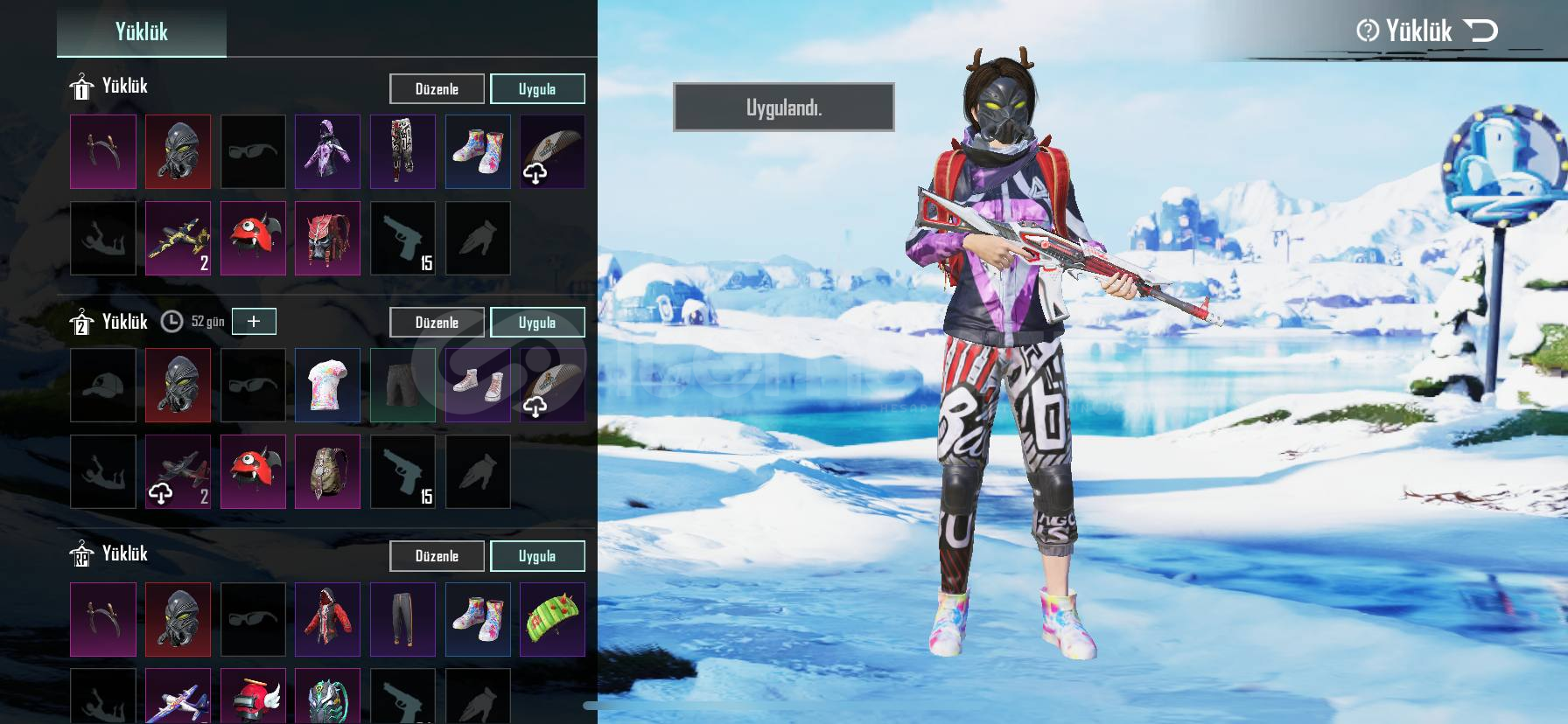
Task: Go back using the top-right return arrow
Action: [1480, 31]
